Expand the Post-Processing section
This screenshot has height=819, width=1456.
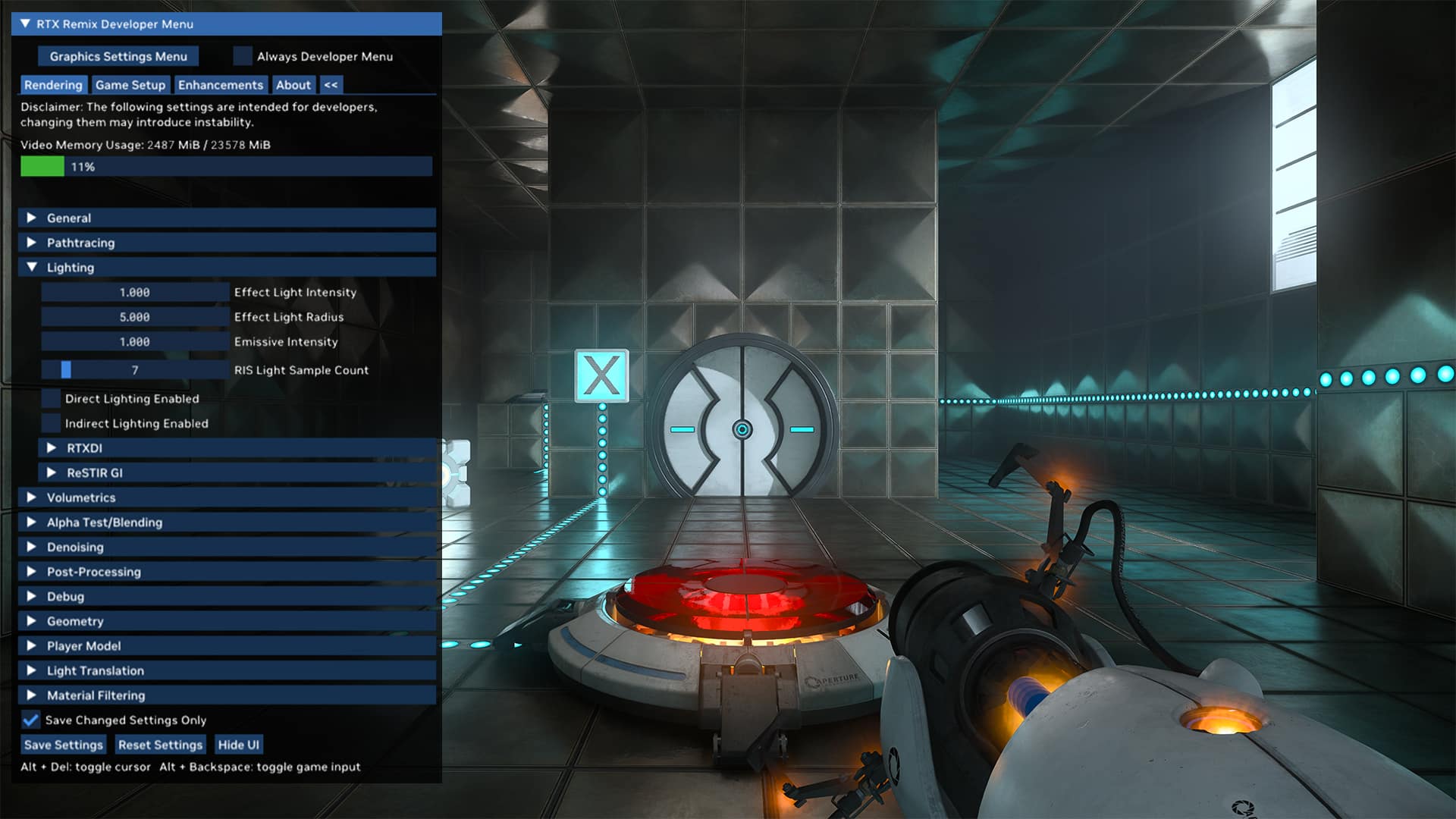(32, 572)
